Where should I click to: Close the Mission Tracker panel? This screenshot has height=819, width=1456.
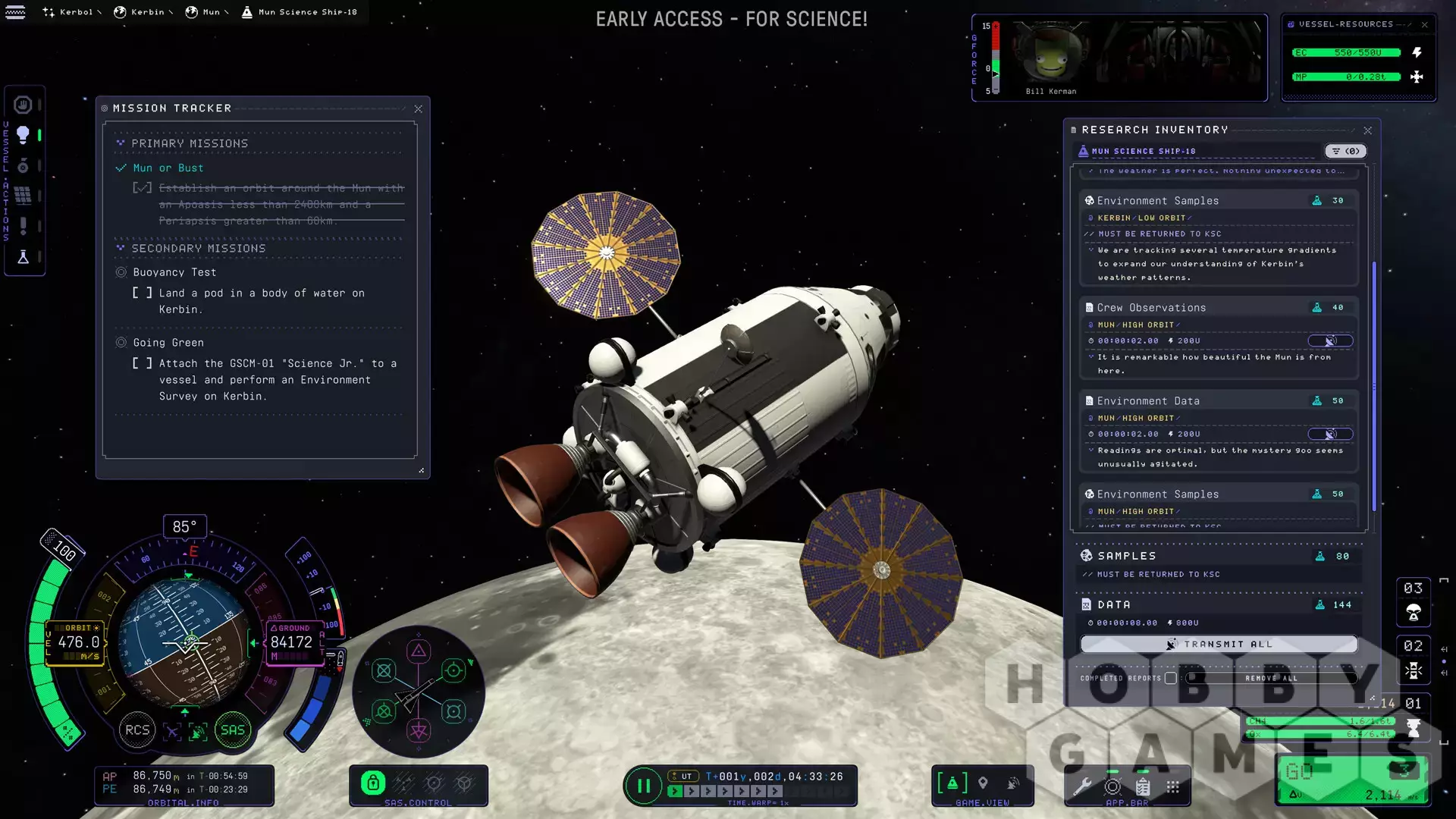pyautogui.click(x=418, y=109)
